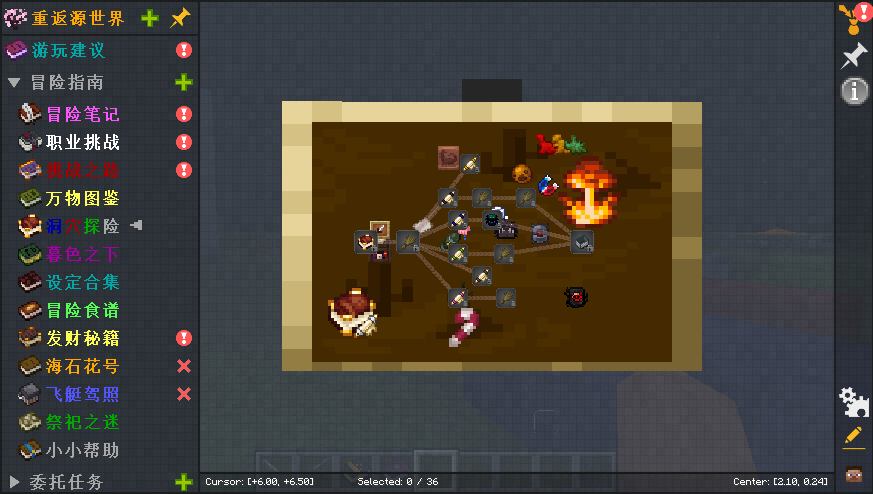
Task: Collapse the 冒险指南 chapter group
Action: 14,82
